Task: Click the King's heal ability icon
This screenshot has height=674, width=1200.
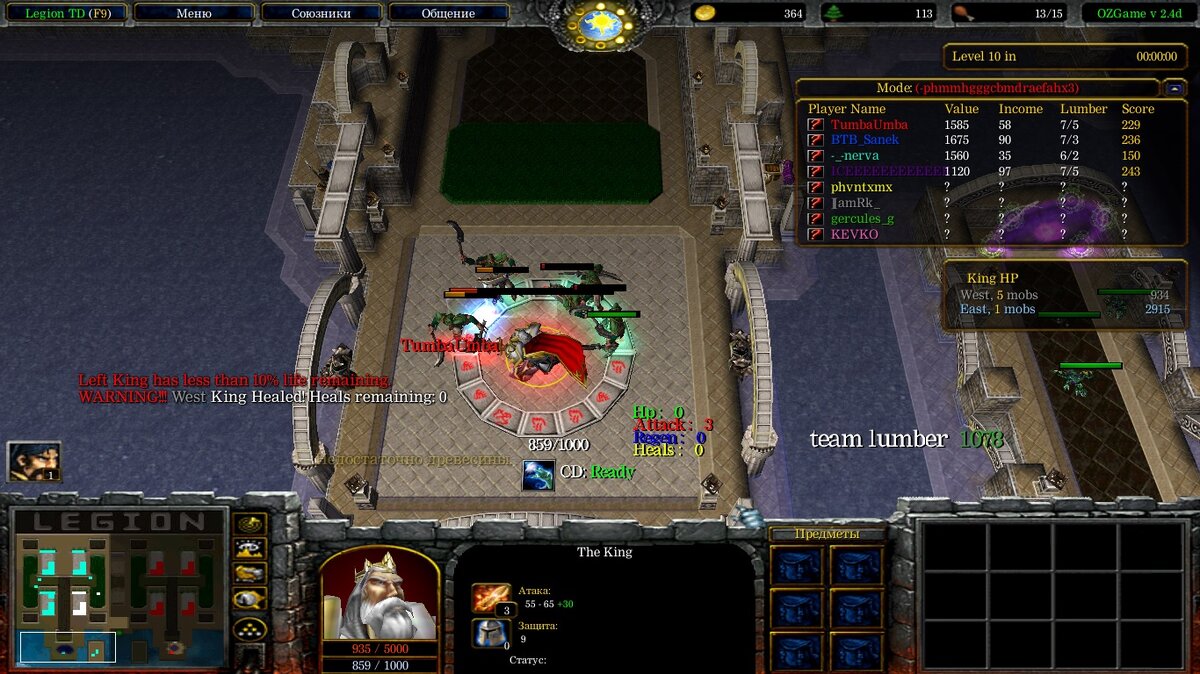Action: 538,474
